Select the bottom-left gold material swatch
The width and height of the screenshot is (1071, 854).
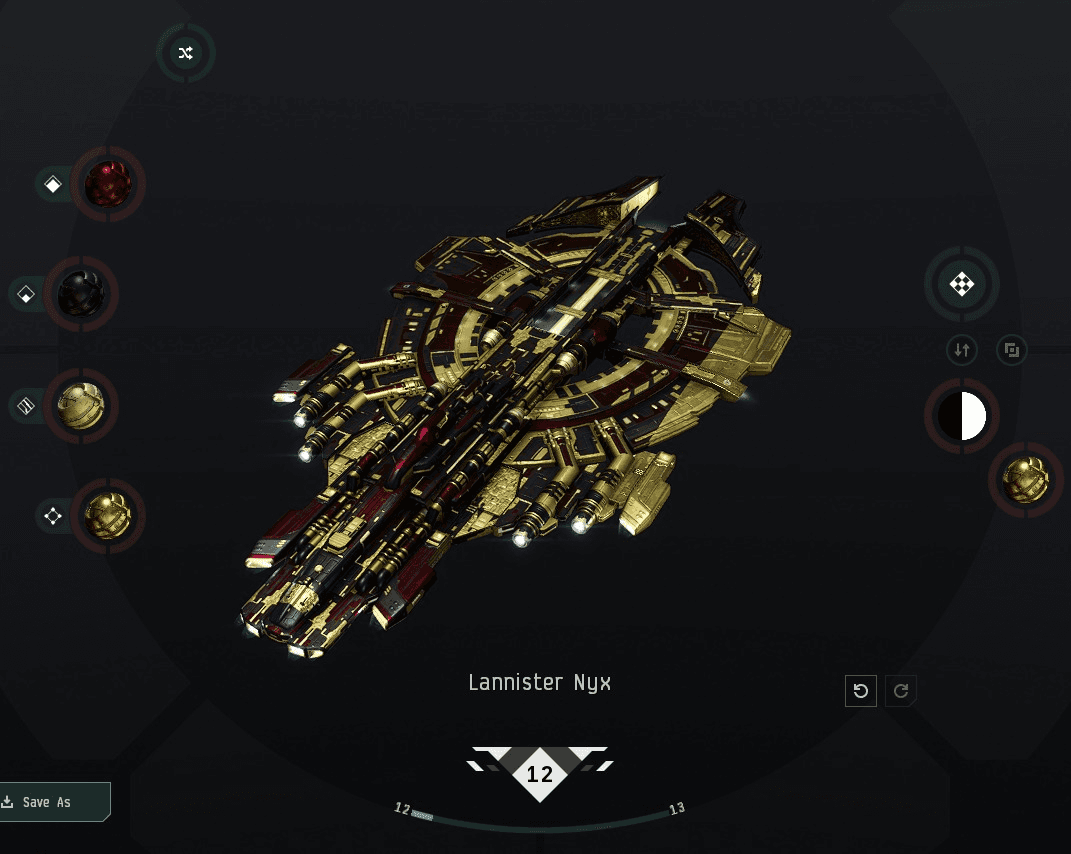[108, 516]
